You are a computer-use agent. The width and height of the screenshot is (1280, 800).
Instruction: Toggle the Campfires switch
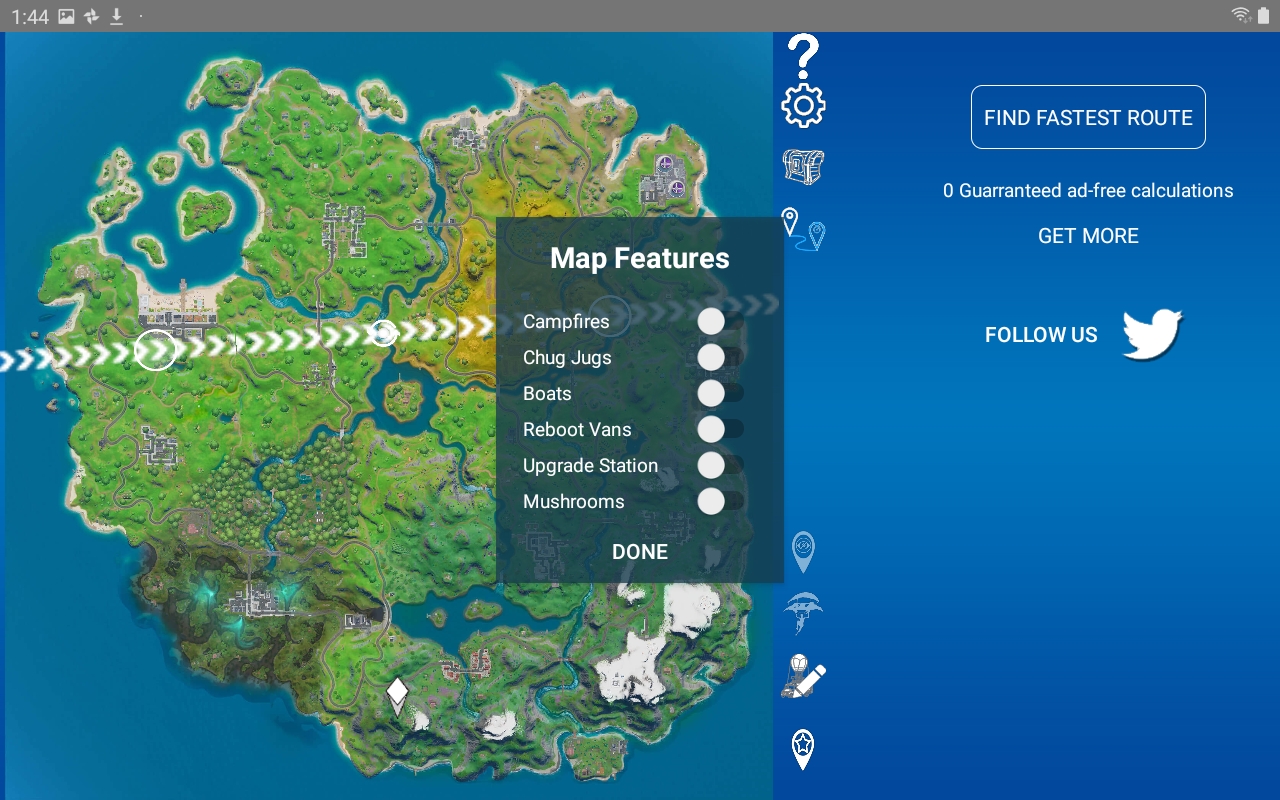[720, 322]
